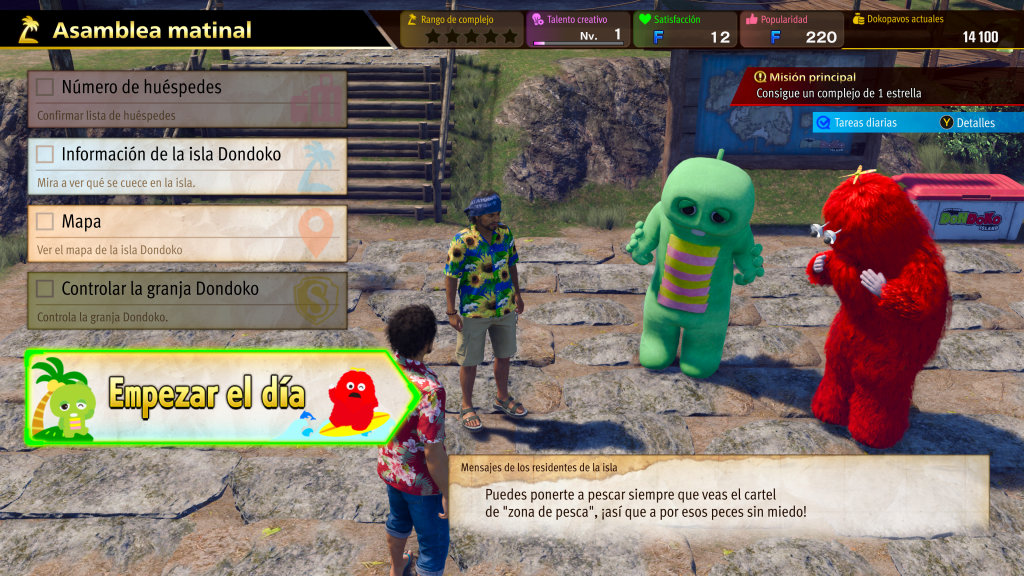Open the Mapa menu entry

point(187,233)
